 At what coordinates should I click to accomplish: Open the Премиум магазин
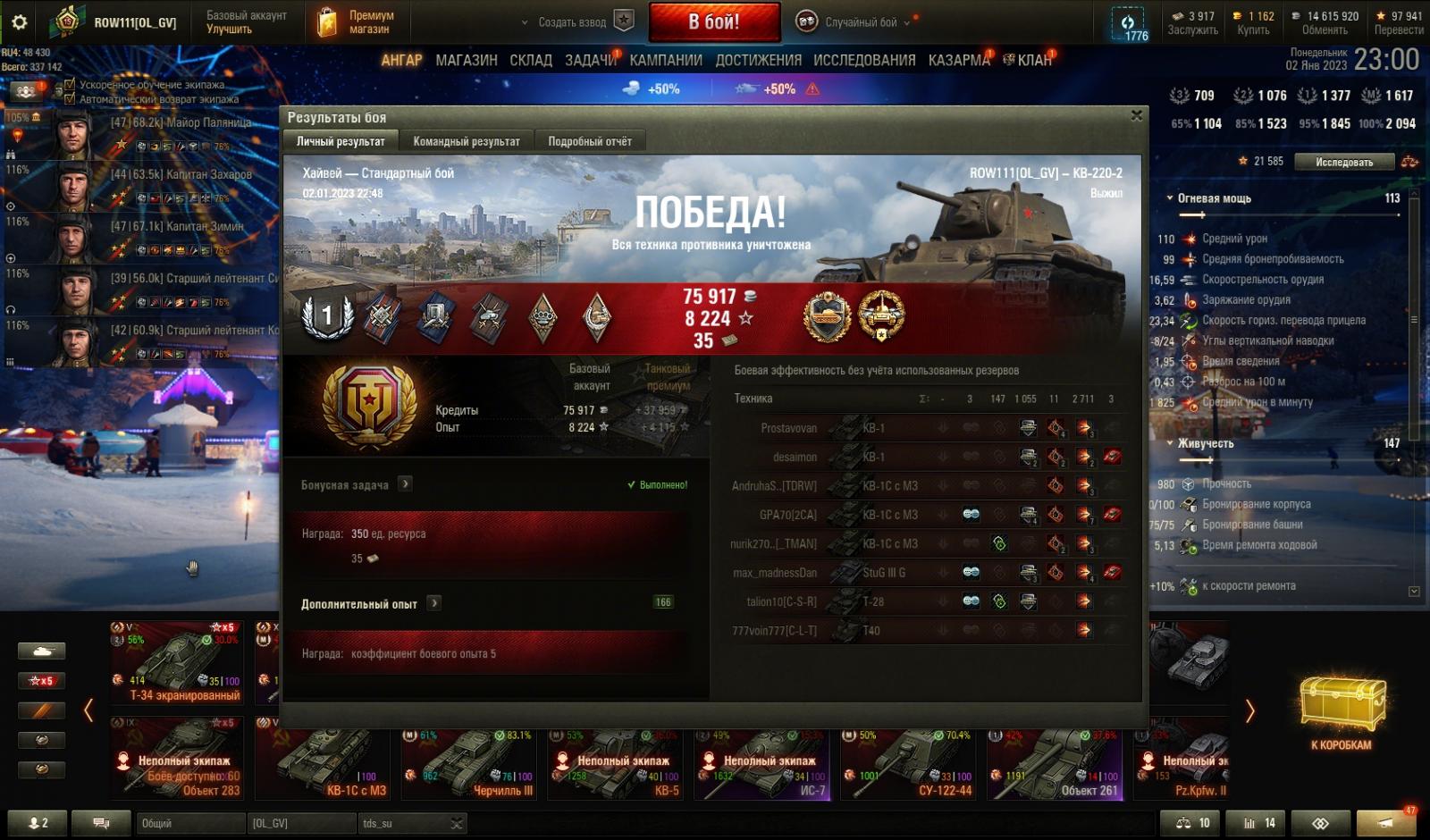356,22
